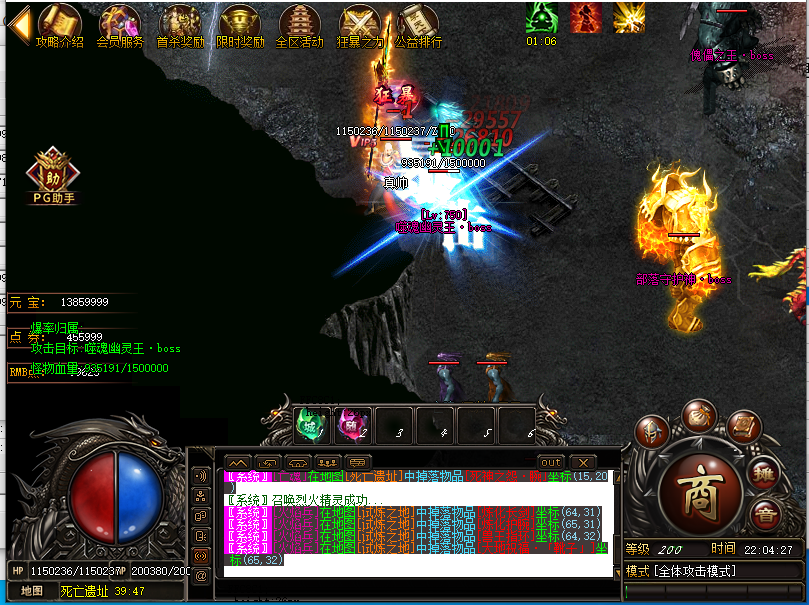Use the pink 随 item in hotbar slot 2

tap(352, 424)
